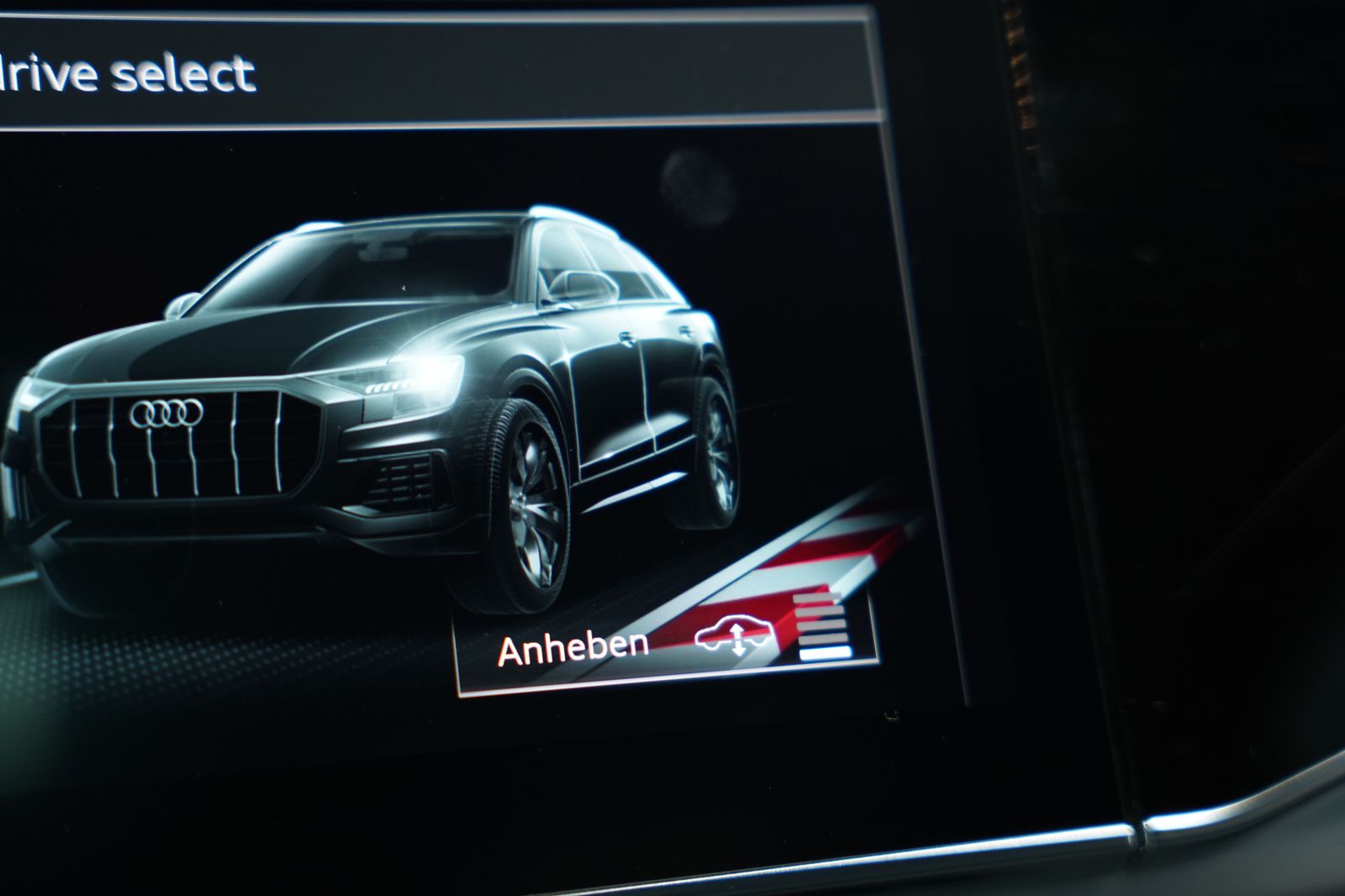Click the Audi rings badge on the grille
This screenshot has width=1345, height=896.
[x=166, y=412]
